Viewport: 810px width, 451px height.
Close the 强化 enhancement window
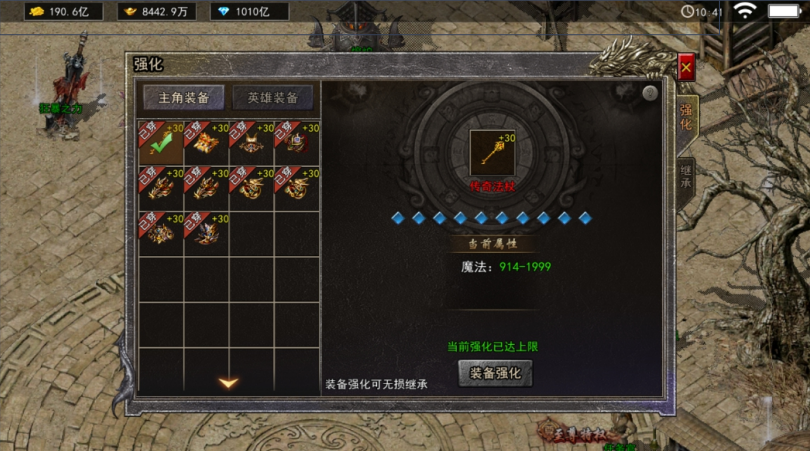686,68
